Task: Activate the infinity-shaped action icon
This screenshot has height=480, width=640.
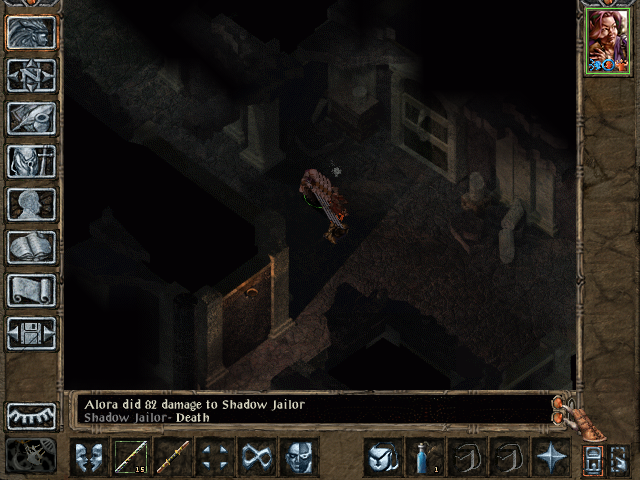Action: point(257,457)
